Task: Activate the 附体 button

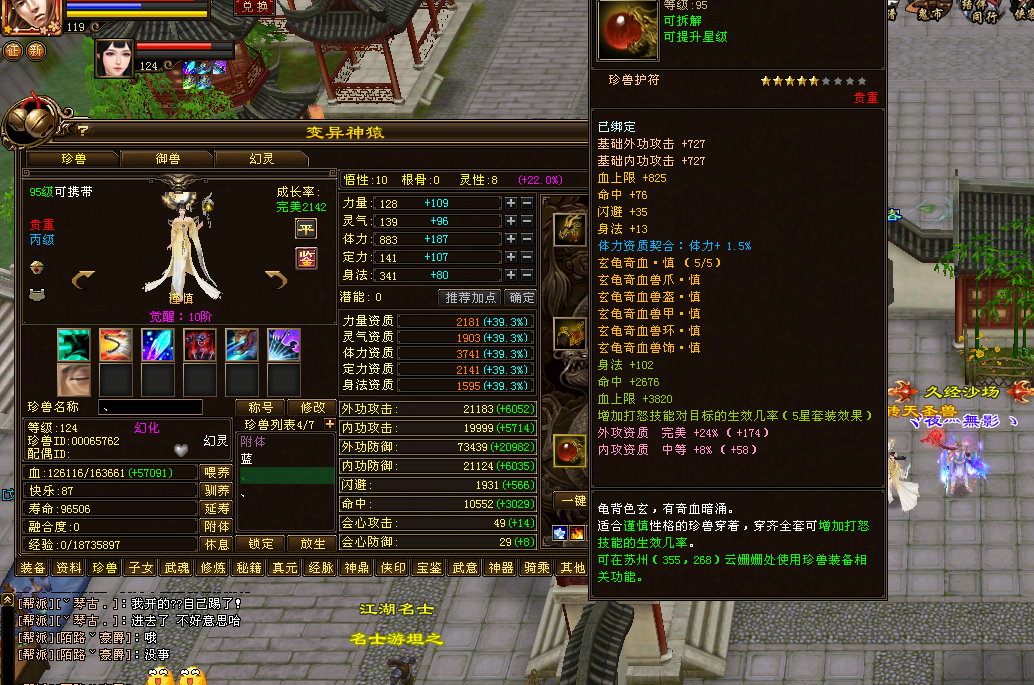Action: coord(217,526)
